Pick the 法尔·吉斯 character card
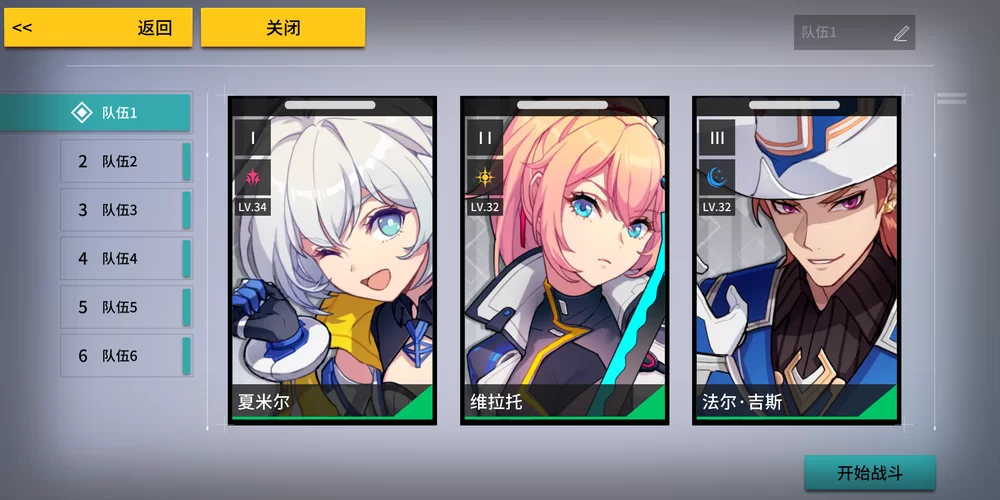This screenshot has width=1000, height=500. click(x=796, y=260)
